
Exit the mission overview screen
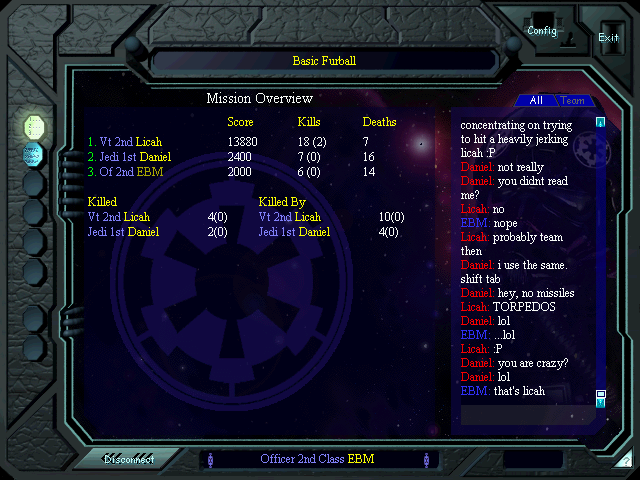(608, 37)
